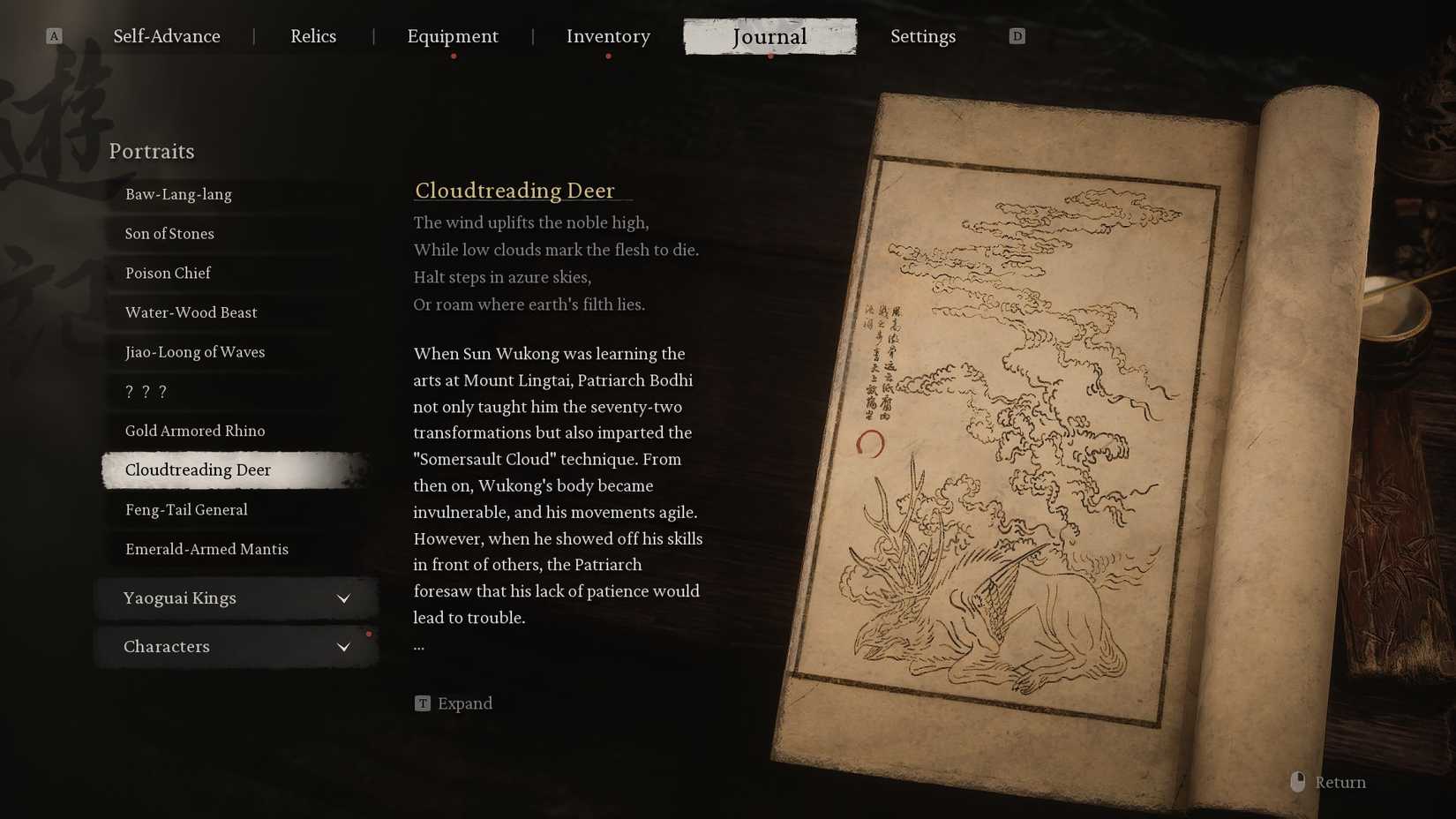Viewport: 1456px width, 819px height.
Task: Select the locked ??? journal entry
Action: pos(146,391)
